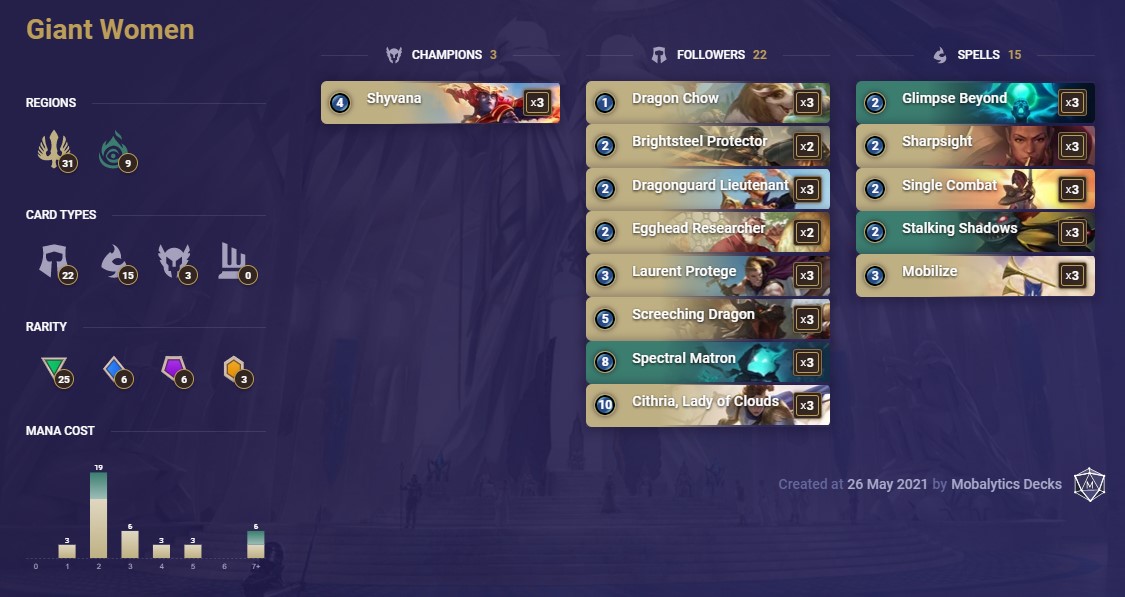
Task: Open the Egghead Researcher card
Action: [x=707, y=232]
